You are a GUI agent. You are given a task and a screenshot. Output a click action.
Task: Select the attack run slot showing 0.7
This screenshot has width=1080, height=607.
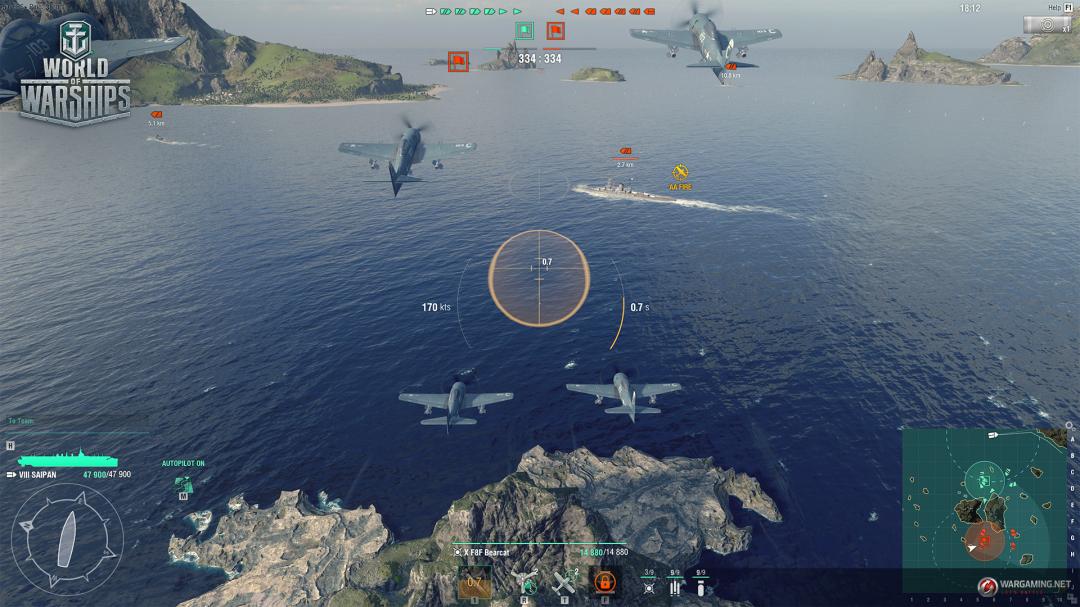475,581
